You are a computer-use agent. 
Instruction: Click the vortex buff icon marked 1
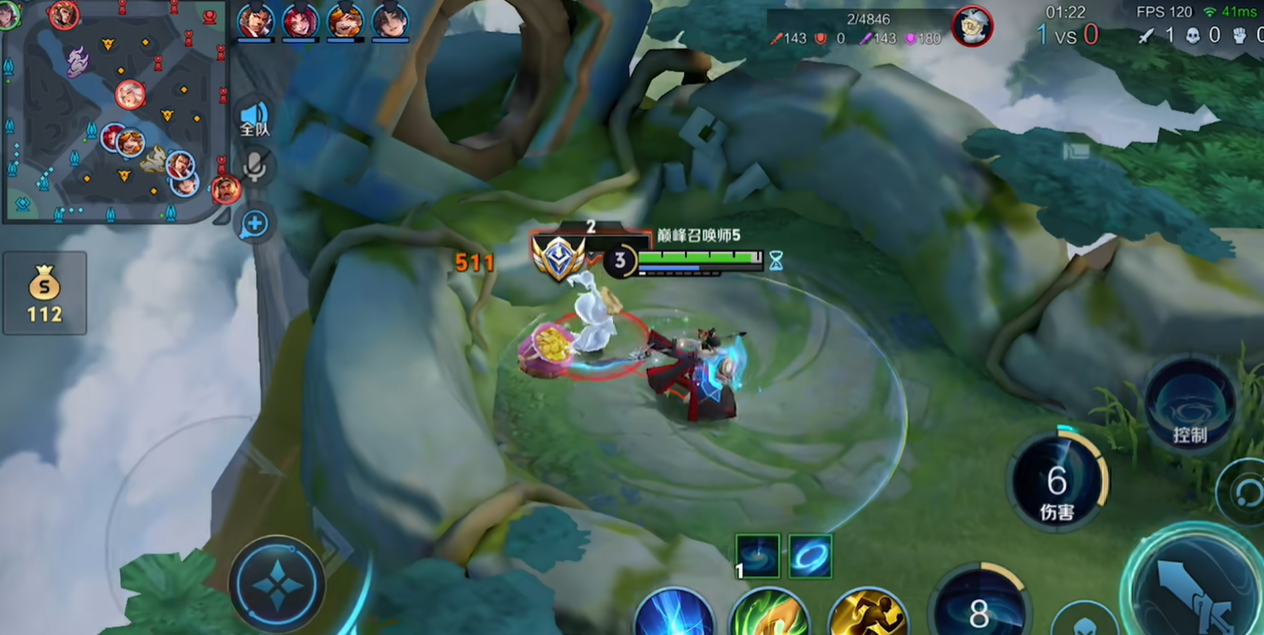[757, 556]
